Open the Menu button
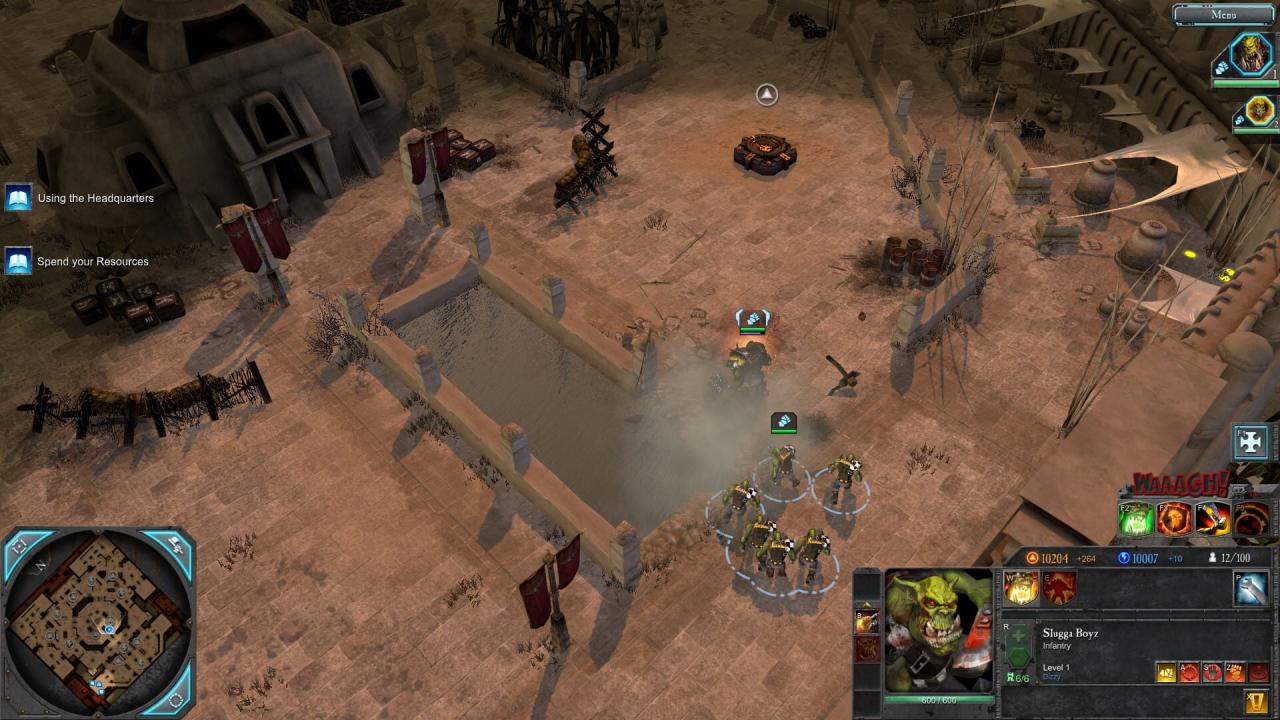This screenshot has width=1280, height=720. pos(1223,14)
